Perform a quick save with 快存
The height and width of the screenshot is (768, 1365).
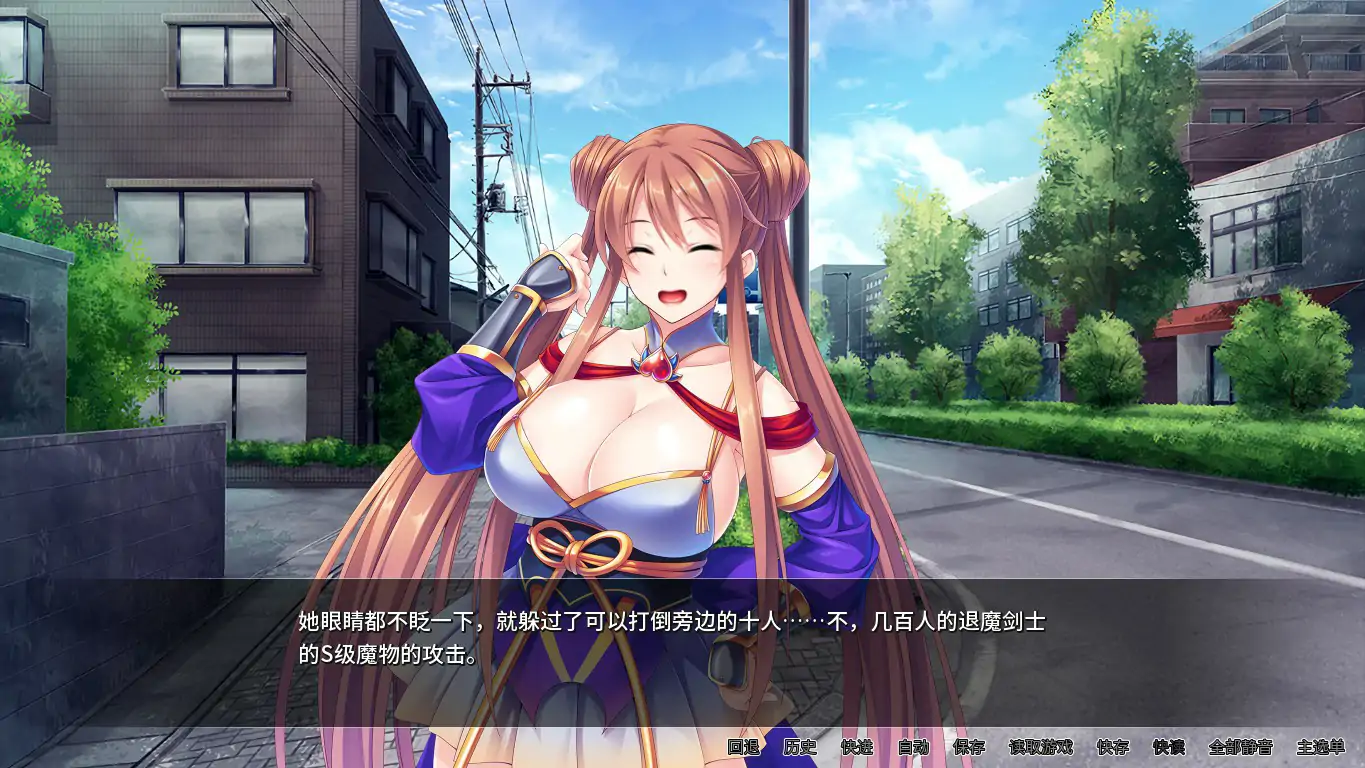pyautogui.click(x=1113, y=747)
